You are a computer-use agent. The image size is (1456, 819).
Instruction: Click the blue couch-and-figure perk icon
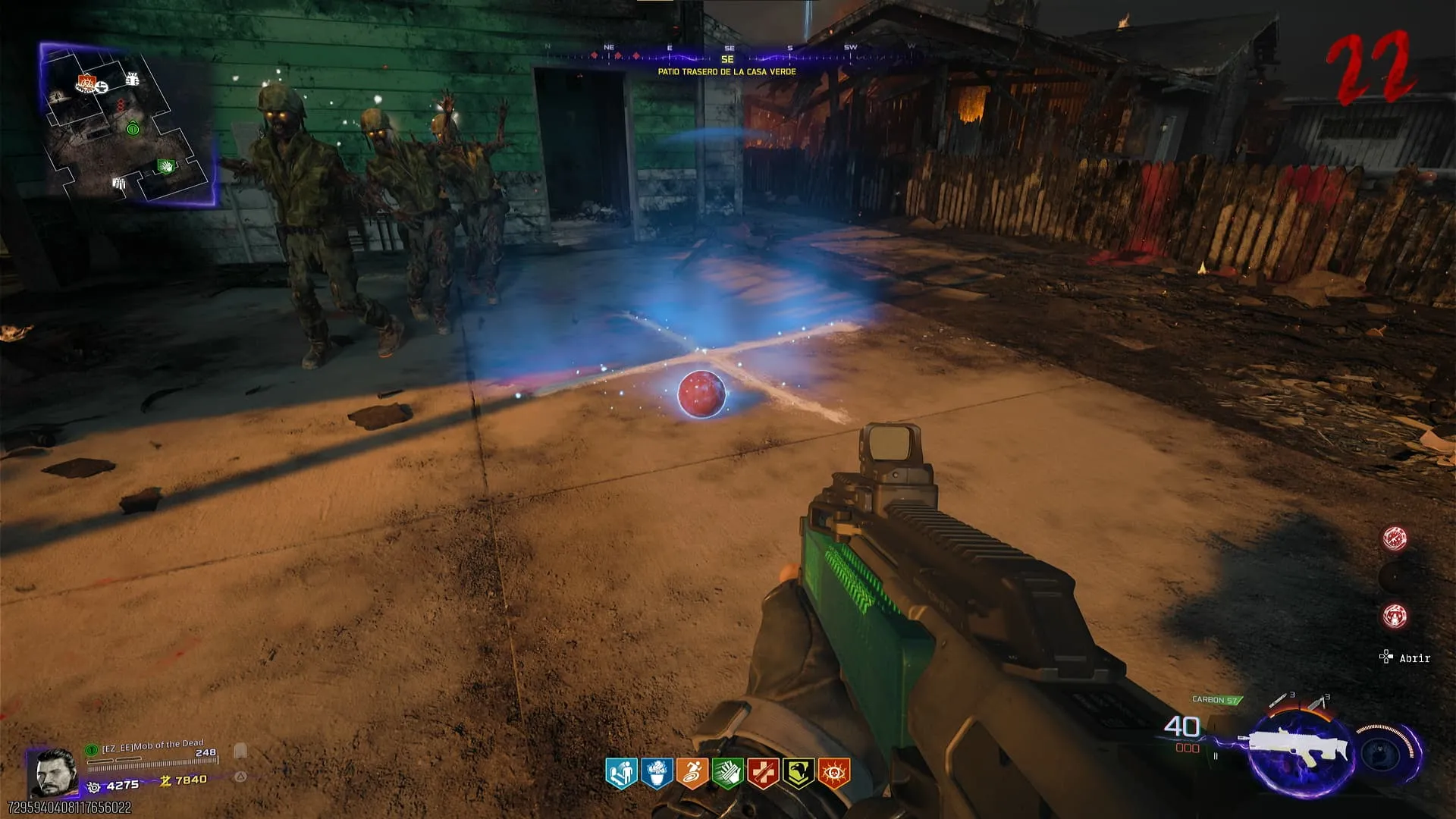(x=621, y=773)
